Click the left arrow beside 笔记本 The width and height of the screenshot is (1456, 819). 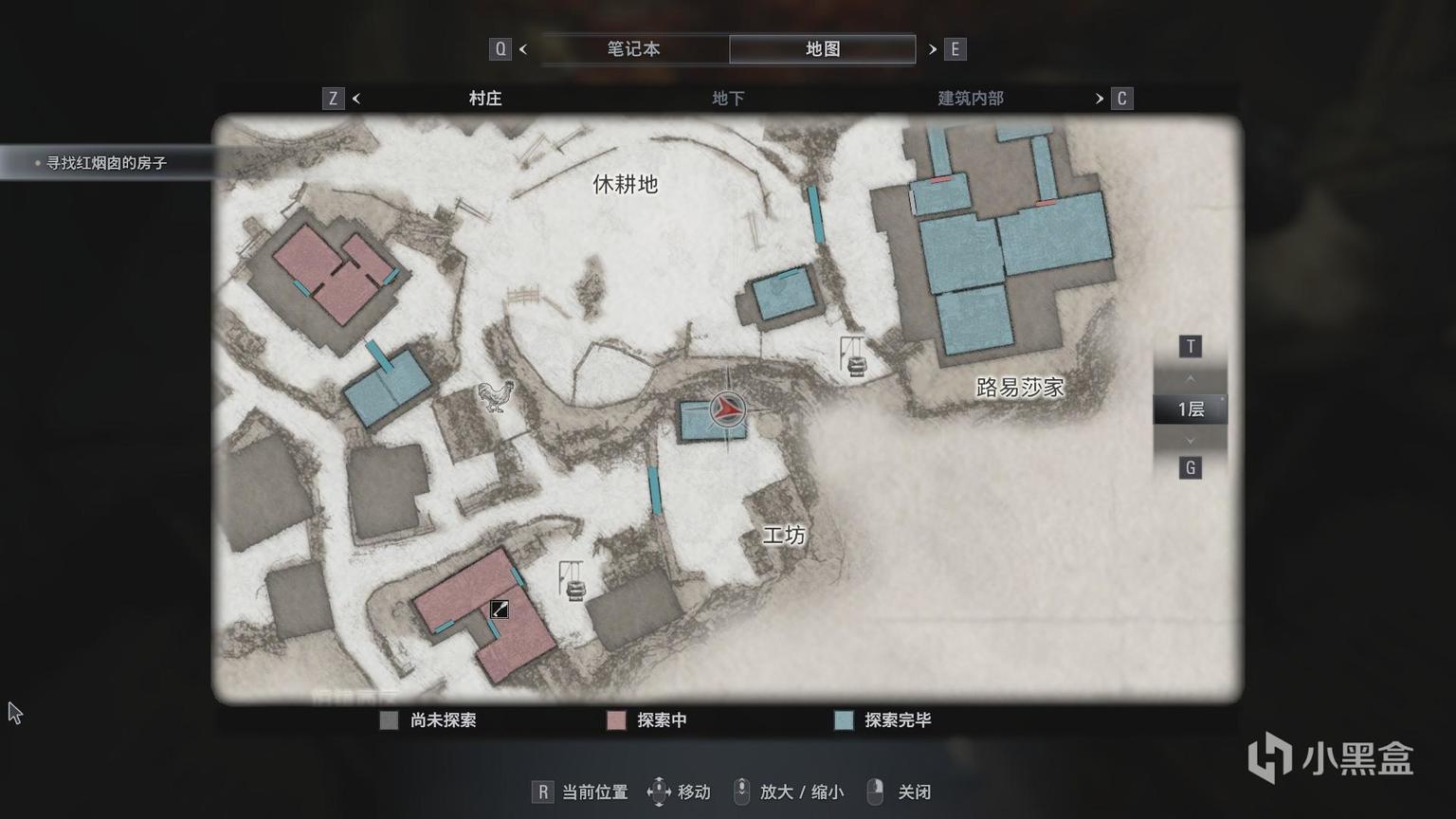coord(523,49)
